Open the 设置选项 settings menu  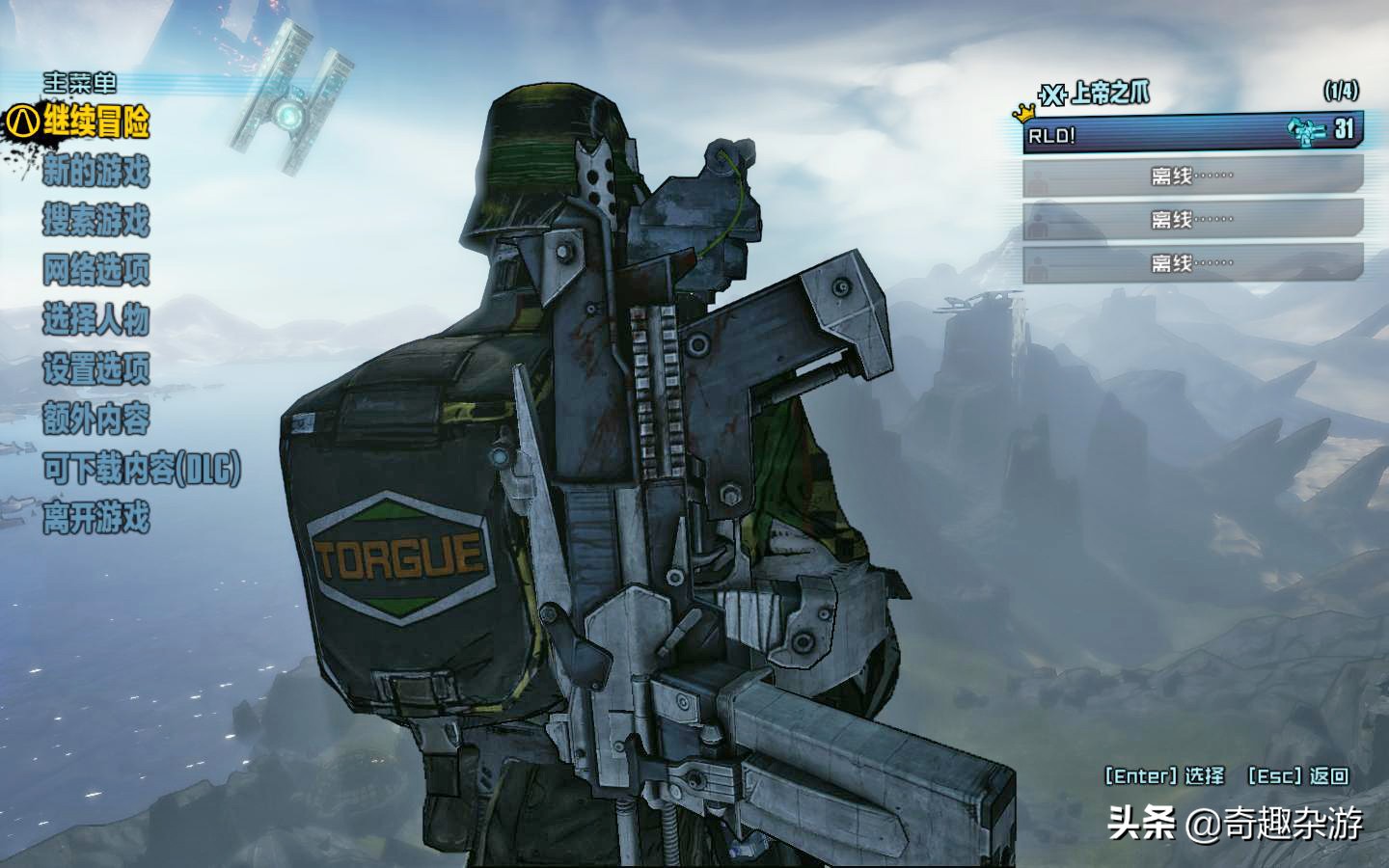coord(95,369)
